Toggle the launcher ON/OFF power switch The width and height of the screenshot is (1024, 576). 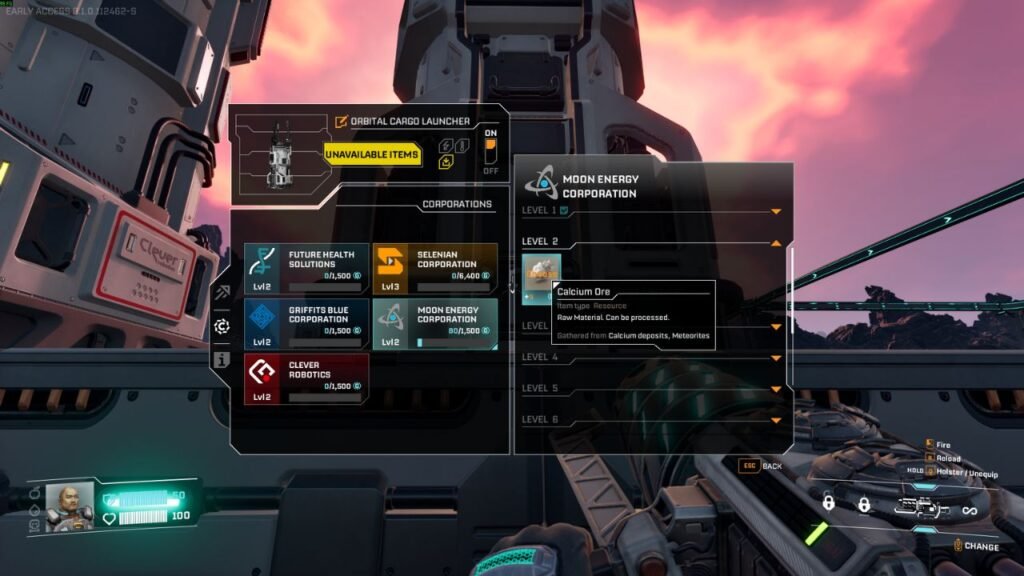(x=490, y=151)
